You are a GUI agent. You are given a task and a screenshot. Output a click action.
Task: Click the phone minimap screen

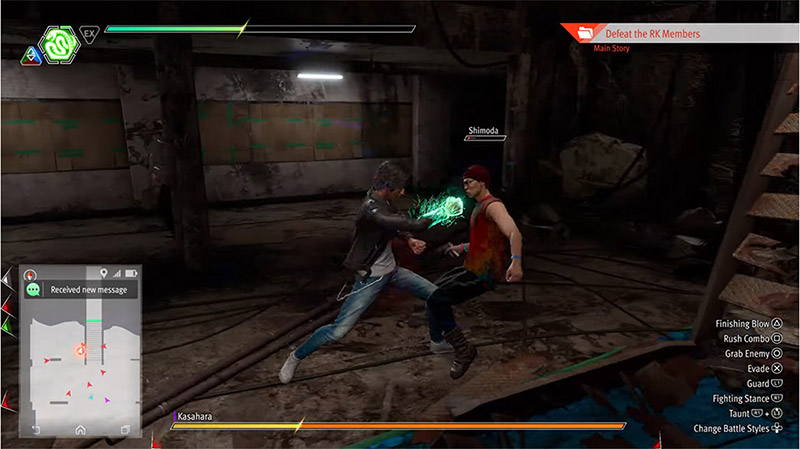[x=80, y=360]
